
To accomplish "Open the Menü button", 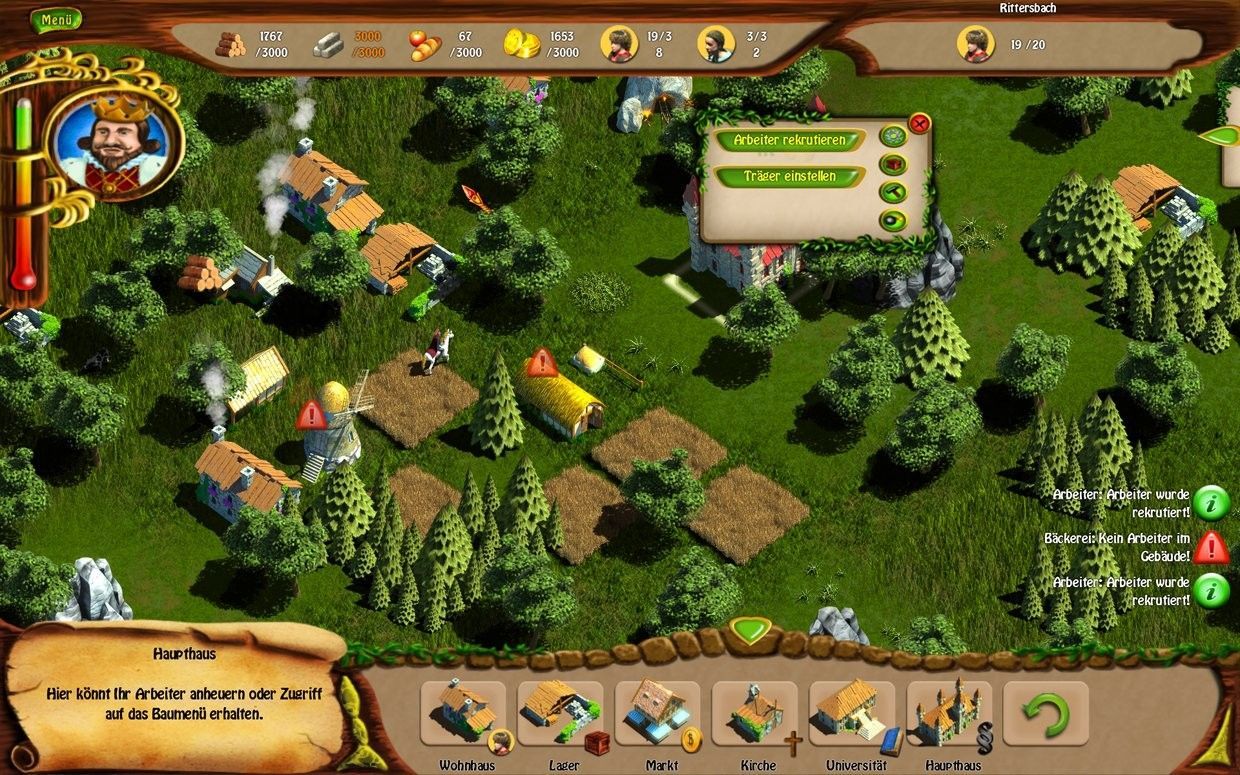I will point(55,19).
